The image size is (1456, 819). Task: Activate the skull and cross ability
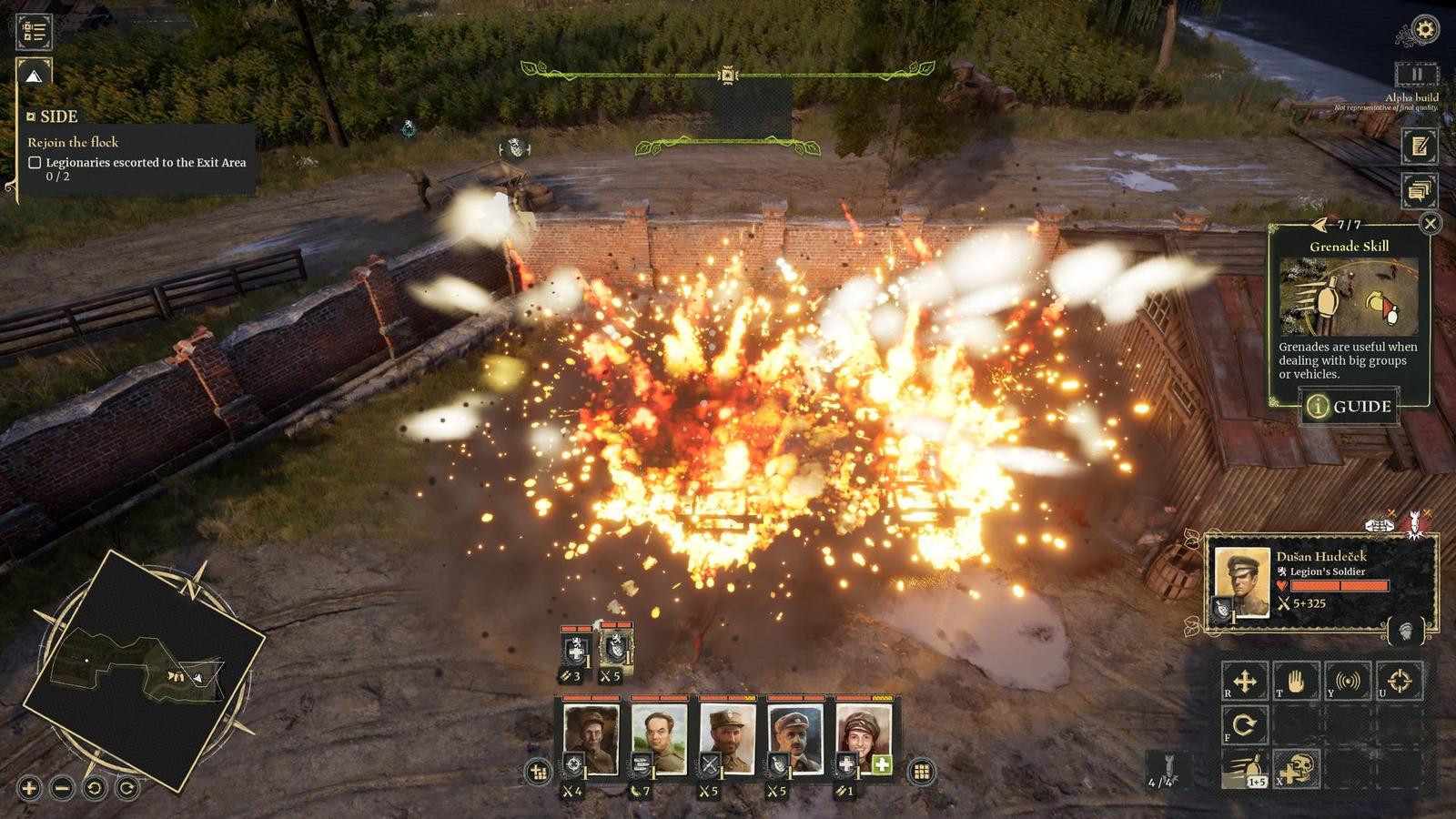click(1297, 770)
